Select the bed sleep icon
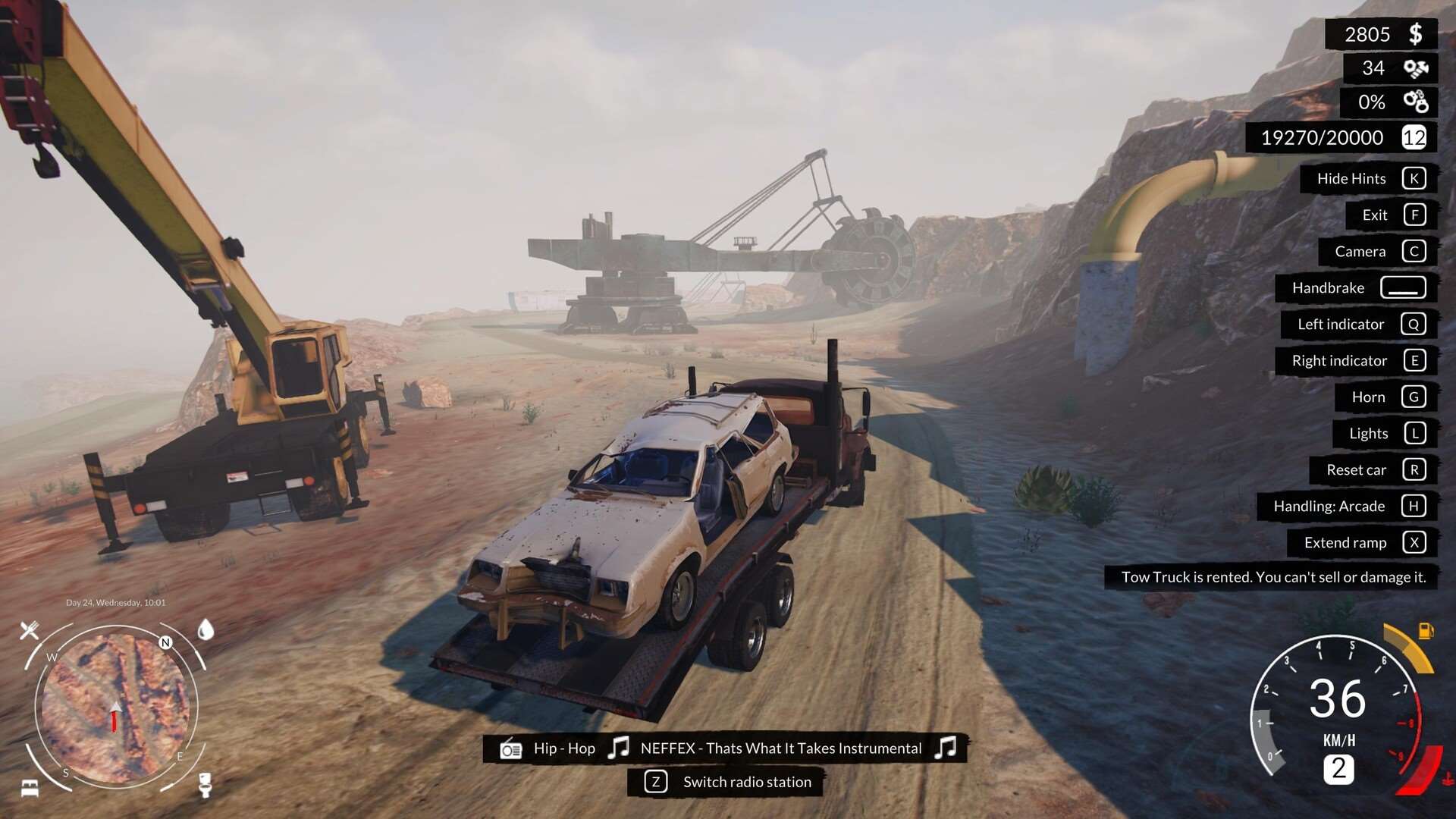 point(30,788)
